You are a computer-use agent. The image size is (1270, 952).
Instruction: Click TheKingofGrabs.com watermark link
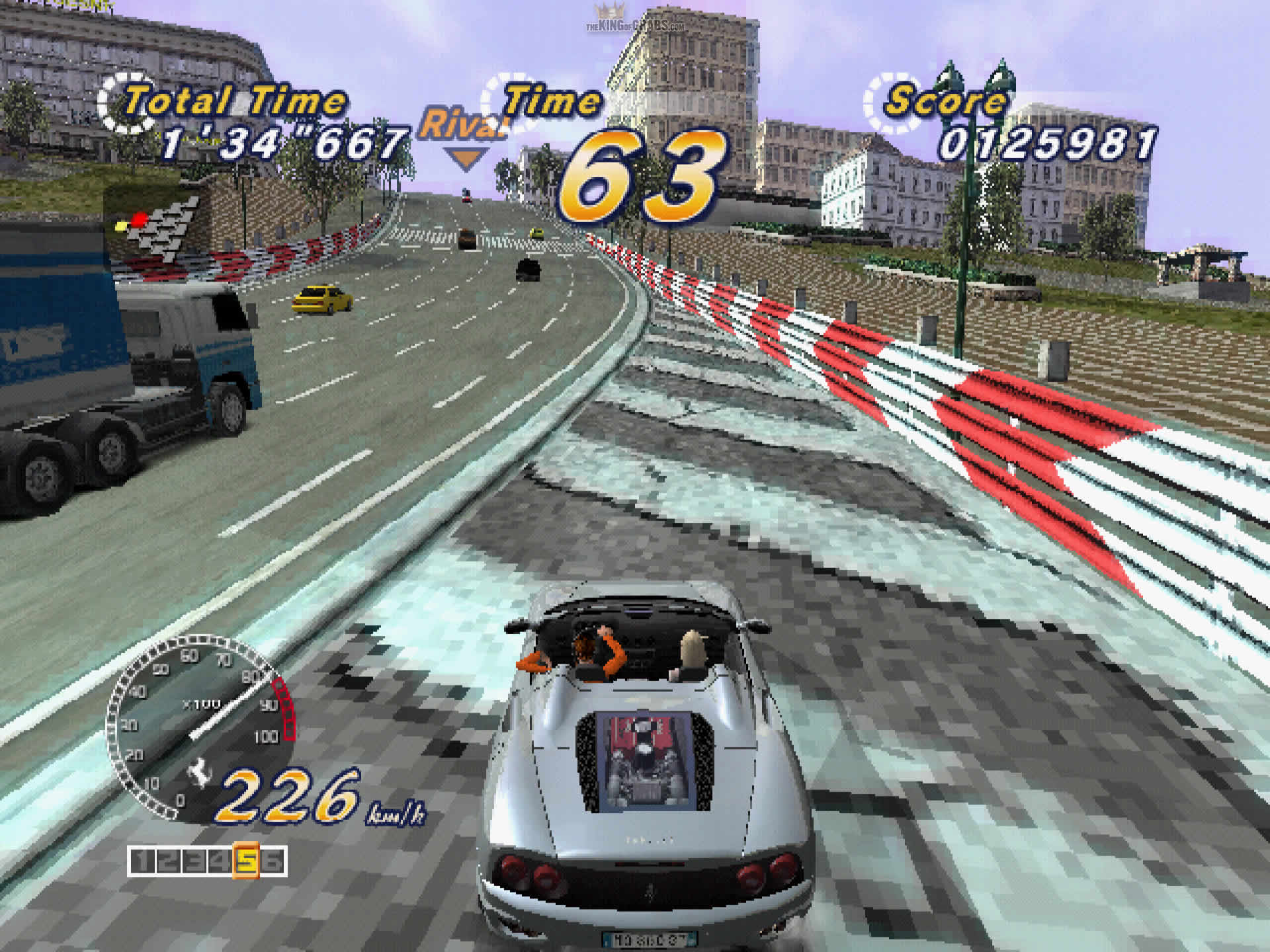[x=635, y=26]
